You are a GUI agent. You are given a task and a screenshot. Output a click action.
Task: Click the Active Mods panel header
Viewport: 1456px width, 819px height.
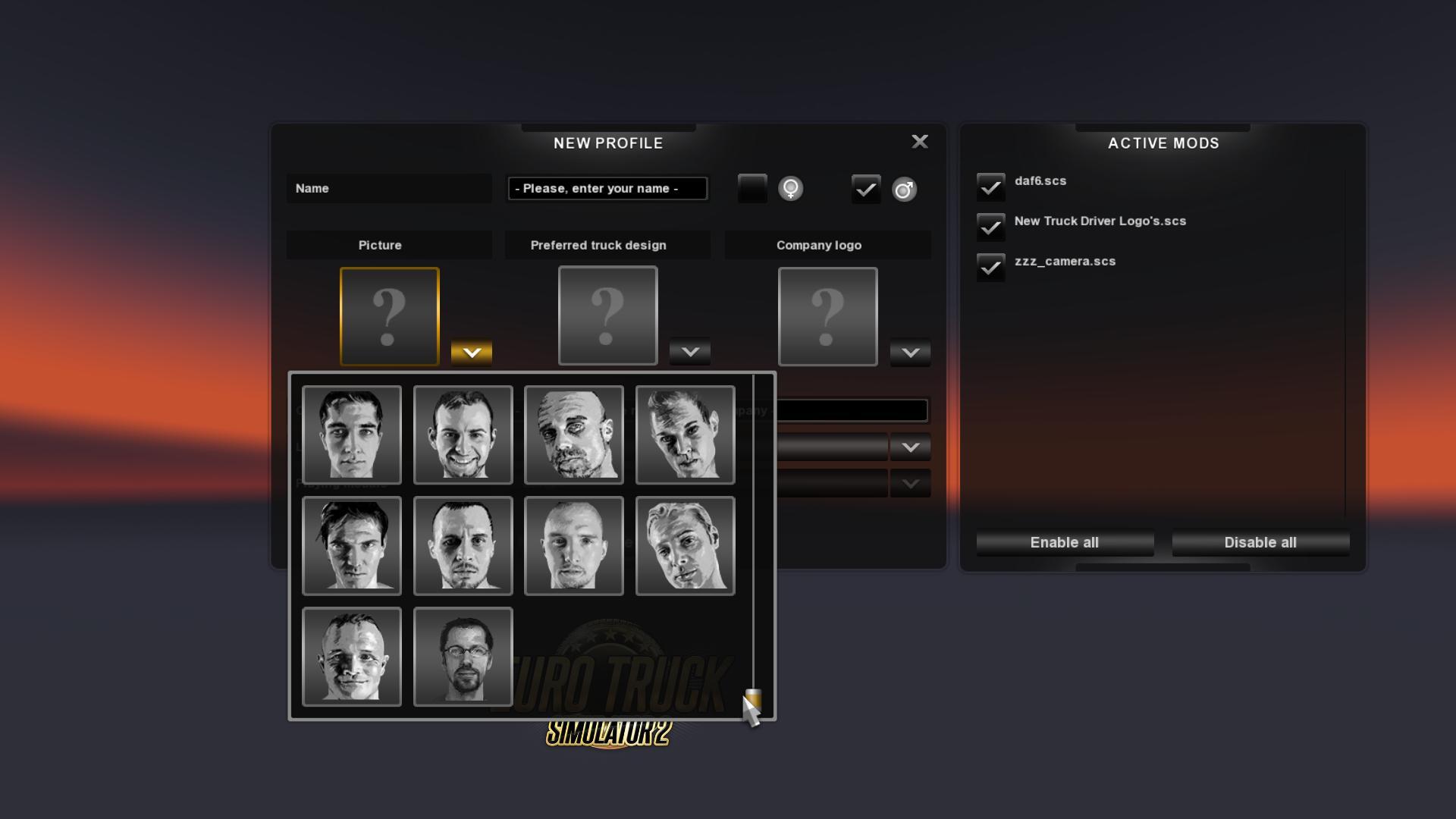1163,143
